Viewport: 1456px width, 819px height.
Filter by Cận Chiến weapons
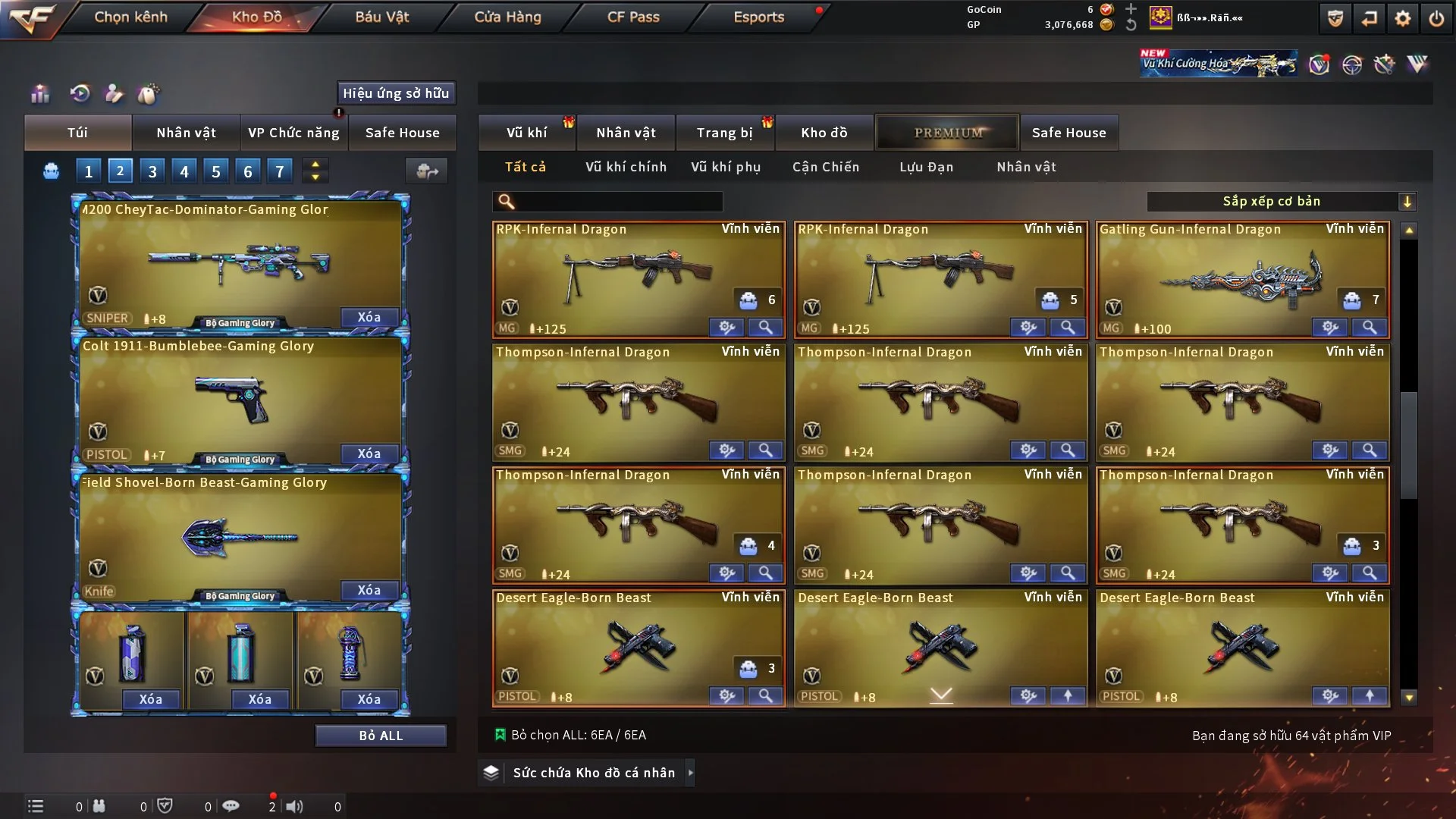[x=826, y=167]
